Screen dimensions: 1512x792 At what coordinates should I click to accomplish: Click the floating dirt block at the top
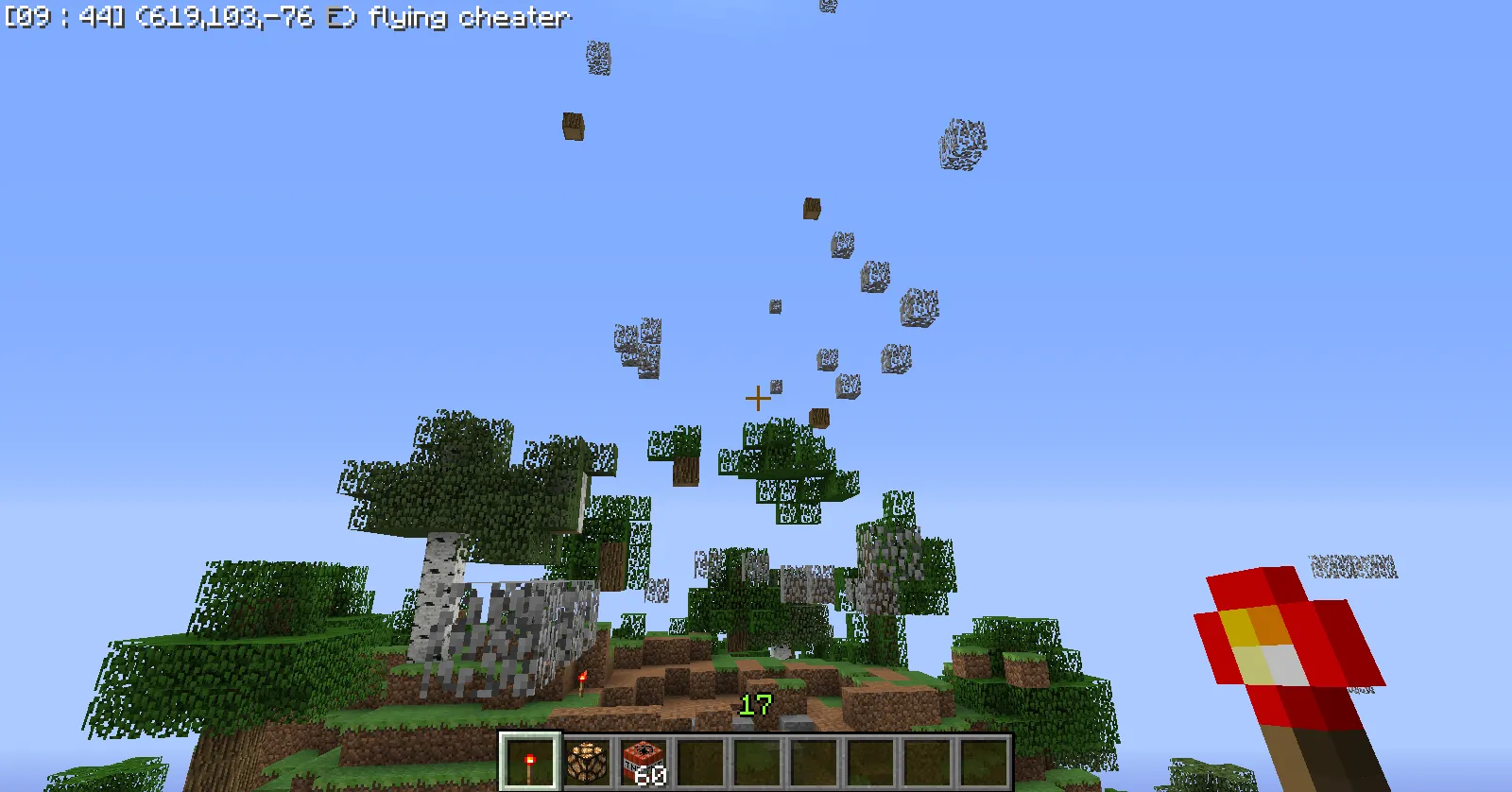tap(575, 124)
